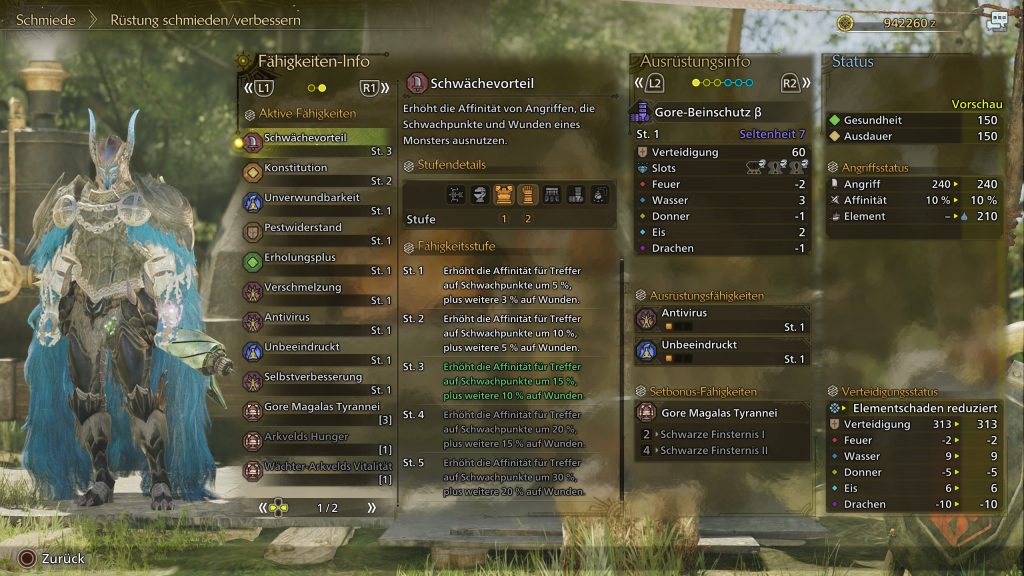The image size is (1024, 576).
Task: Select the Schwächevorteil skill row
Action: pos(317,143)
